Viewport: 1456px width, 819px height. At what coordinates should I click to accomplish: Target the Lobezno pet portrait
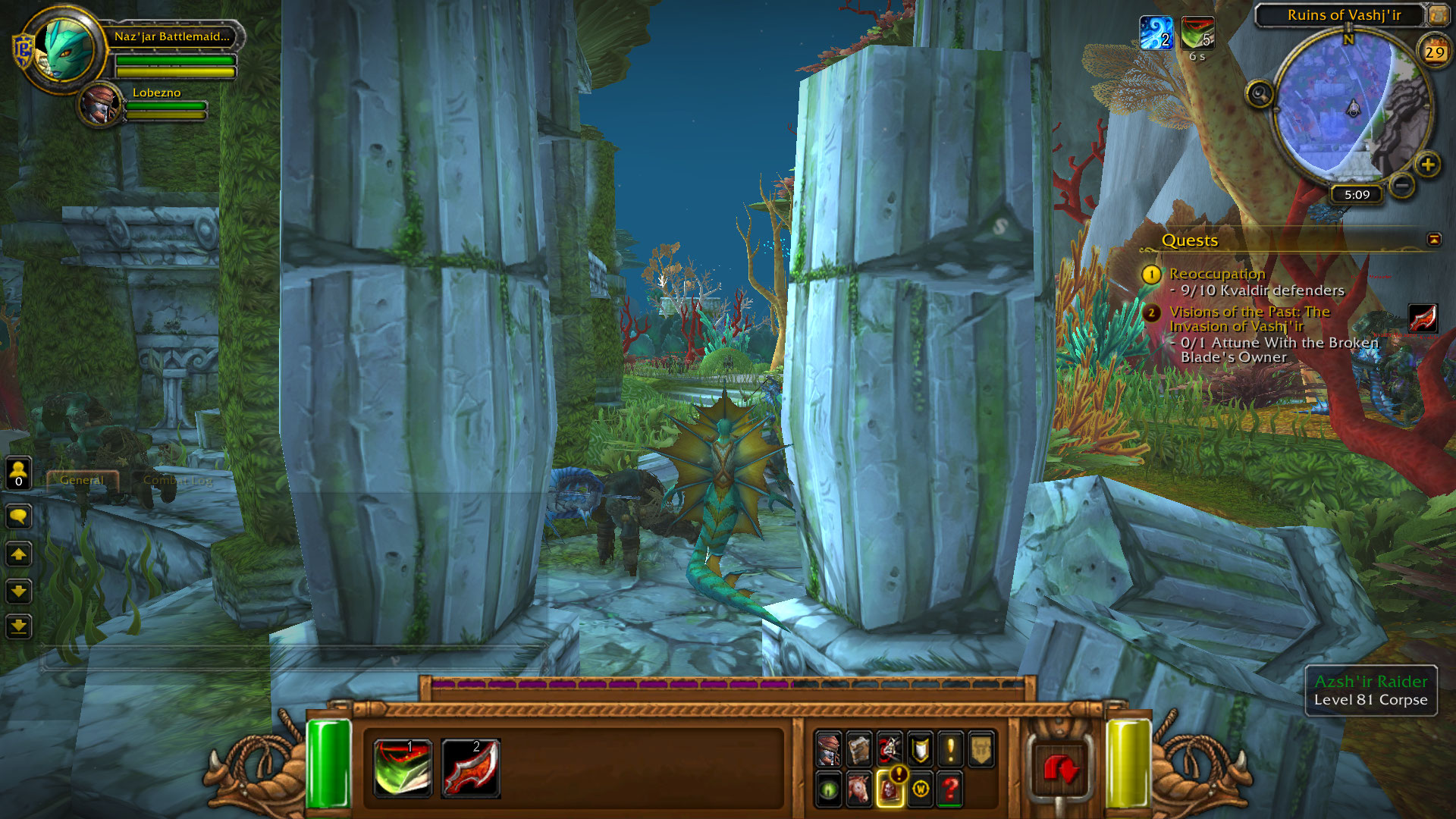pos(101,105)
